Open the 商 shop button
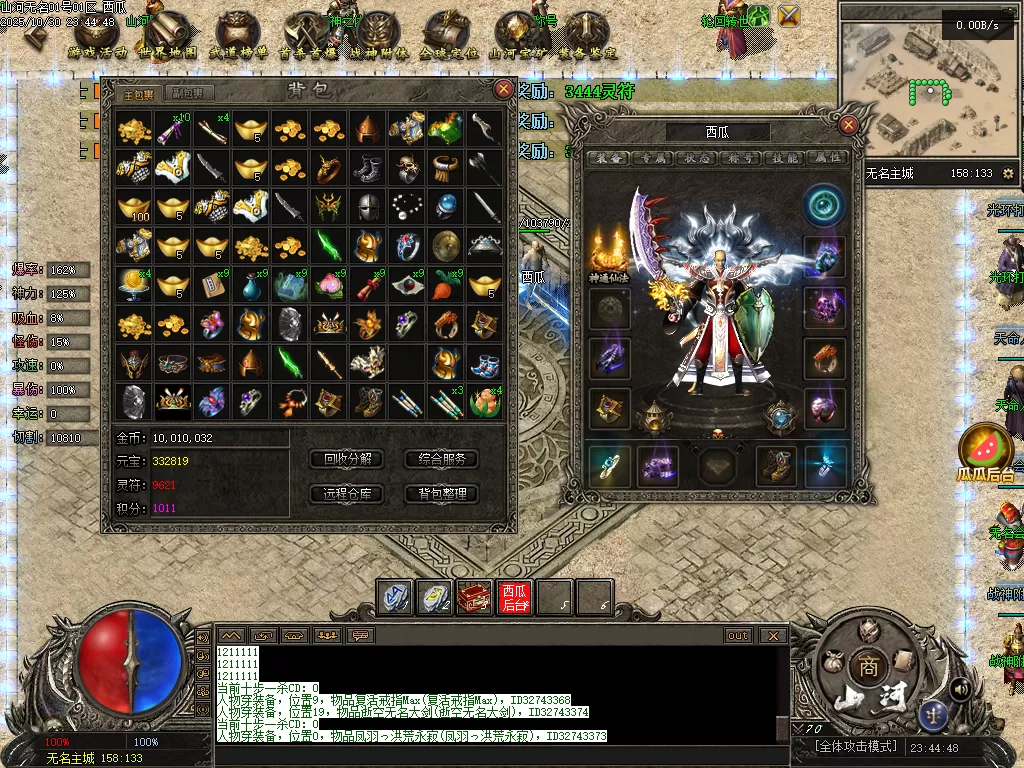The height and width of the screenshot is (768, 1024). coord(866,667)
